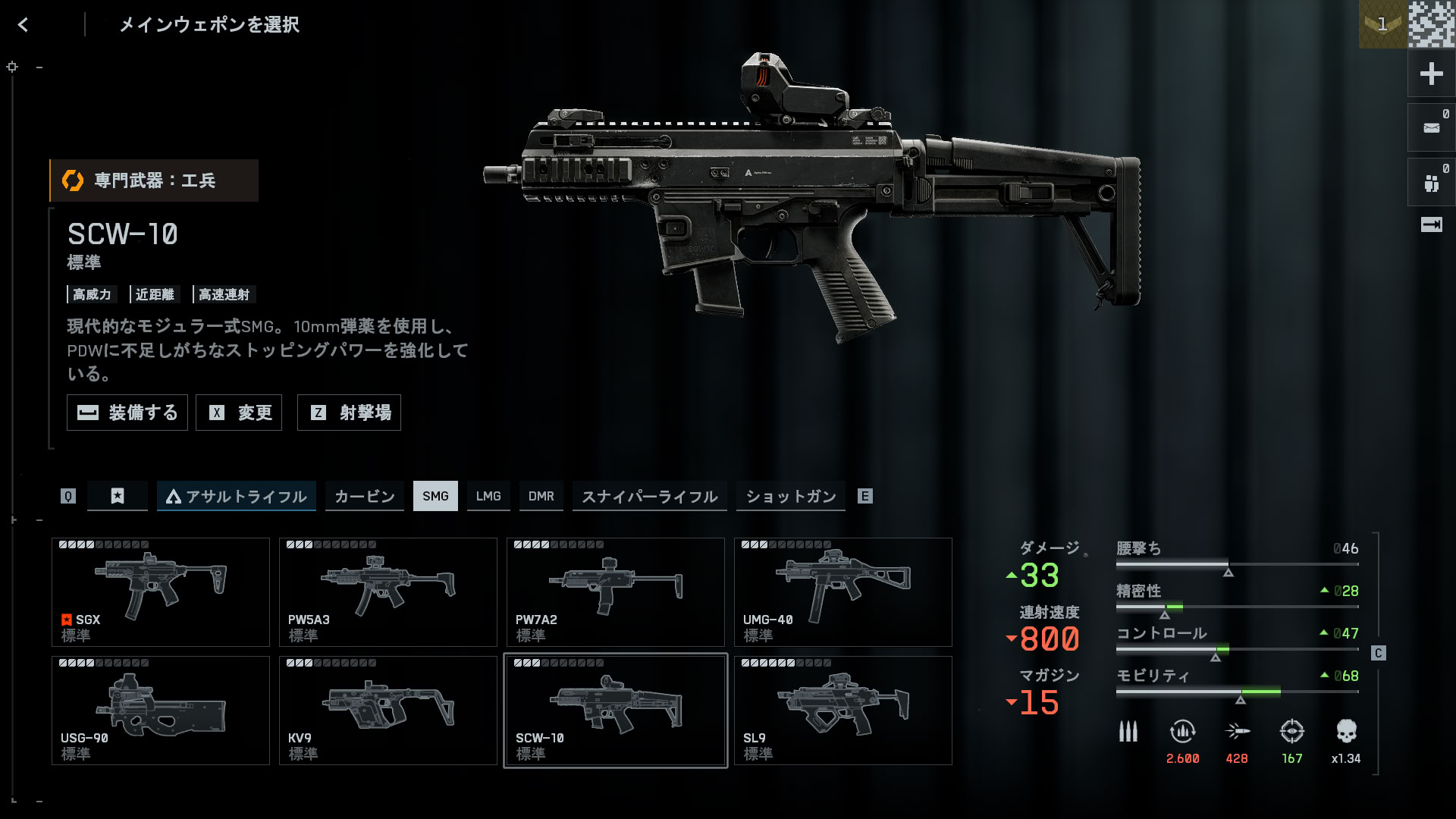This screenshot has width=1456, height=819.
Task: Select the SGX weapon tile
Action: [x=161, y=592]
